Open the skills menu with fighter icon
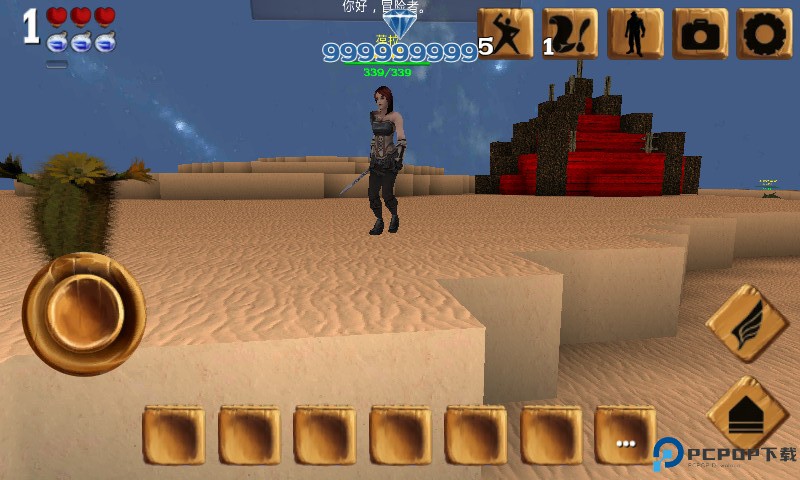Image resolution: width=800 pixels, height=480 pixels. click(506, 34)
